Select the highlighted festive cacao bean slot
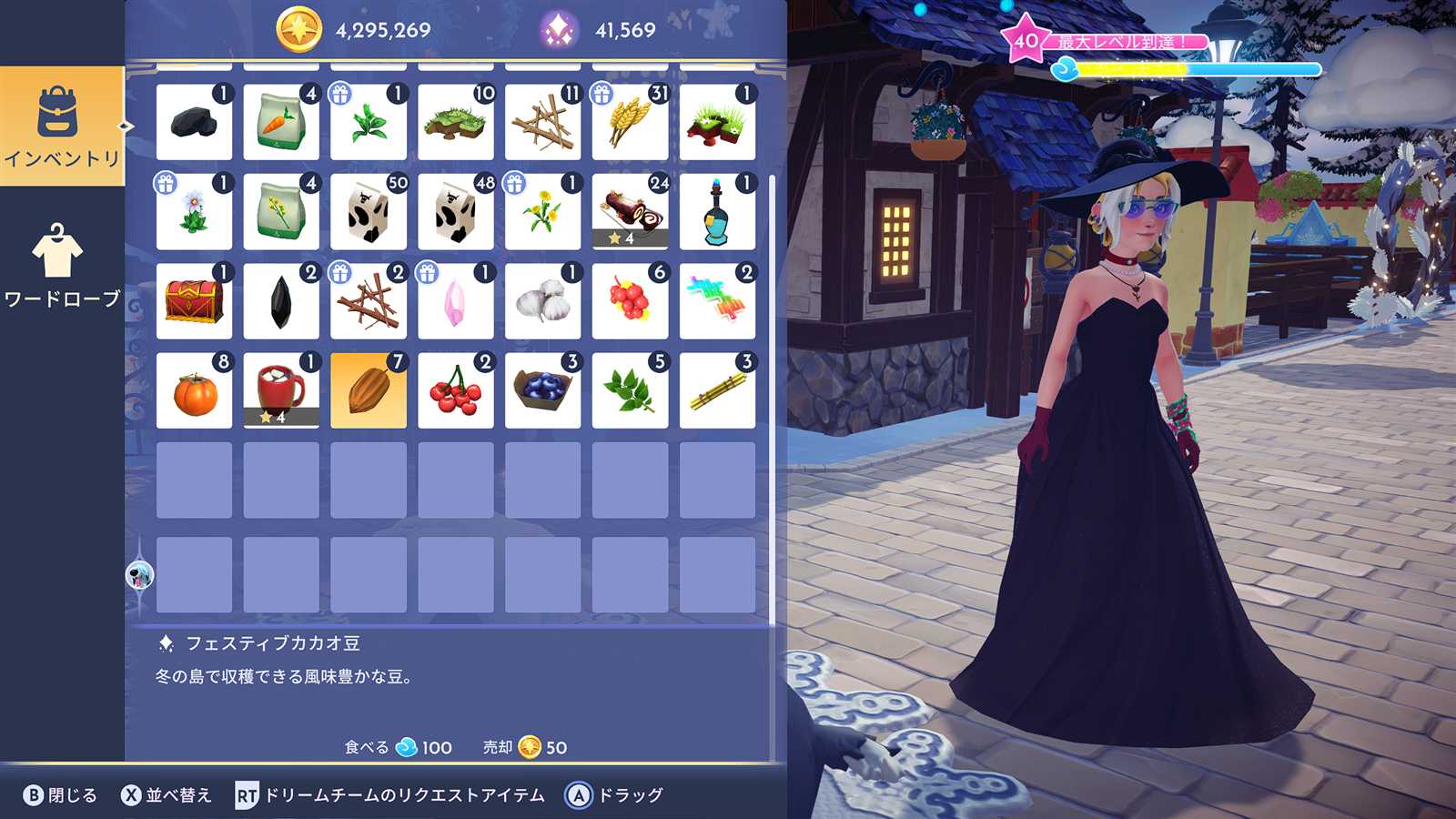 [369, 390]
